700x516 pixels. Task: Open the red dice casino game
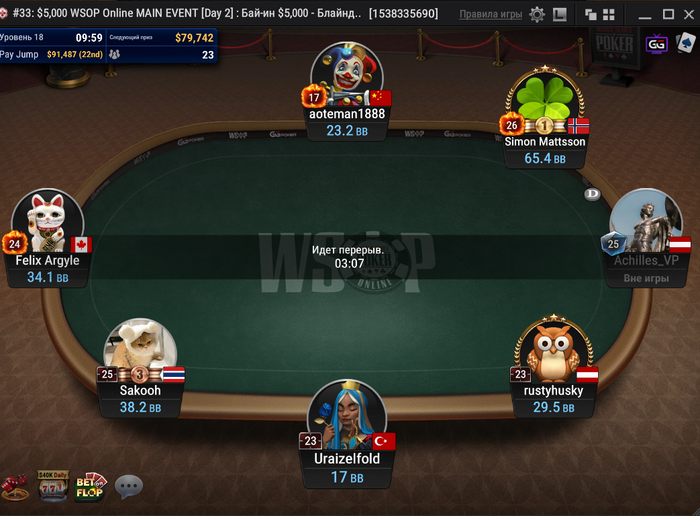coord(14,488)
